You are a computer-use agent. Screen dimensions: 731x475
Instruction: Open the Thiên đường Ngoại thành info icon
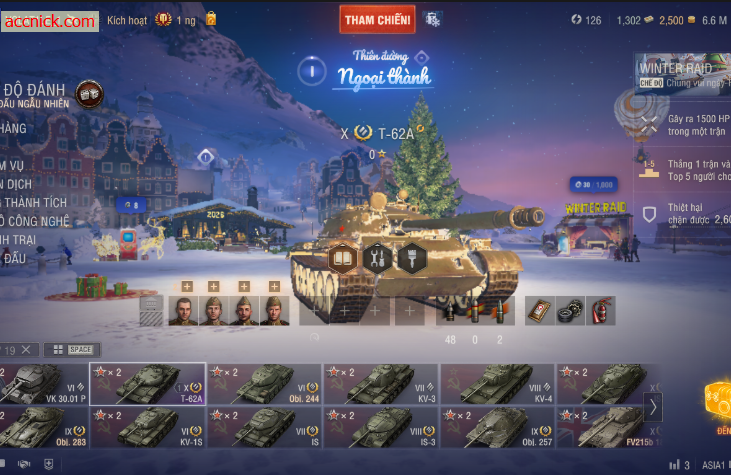click(313, 70)
